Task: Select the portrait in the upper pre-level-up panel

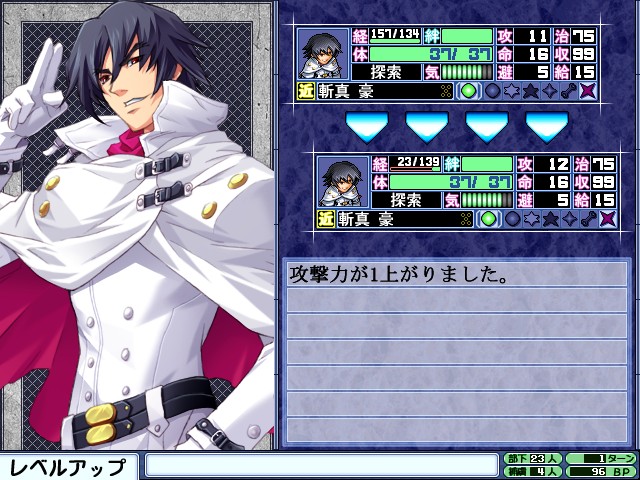Action: tap(324, 53)
